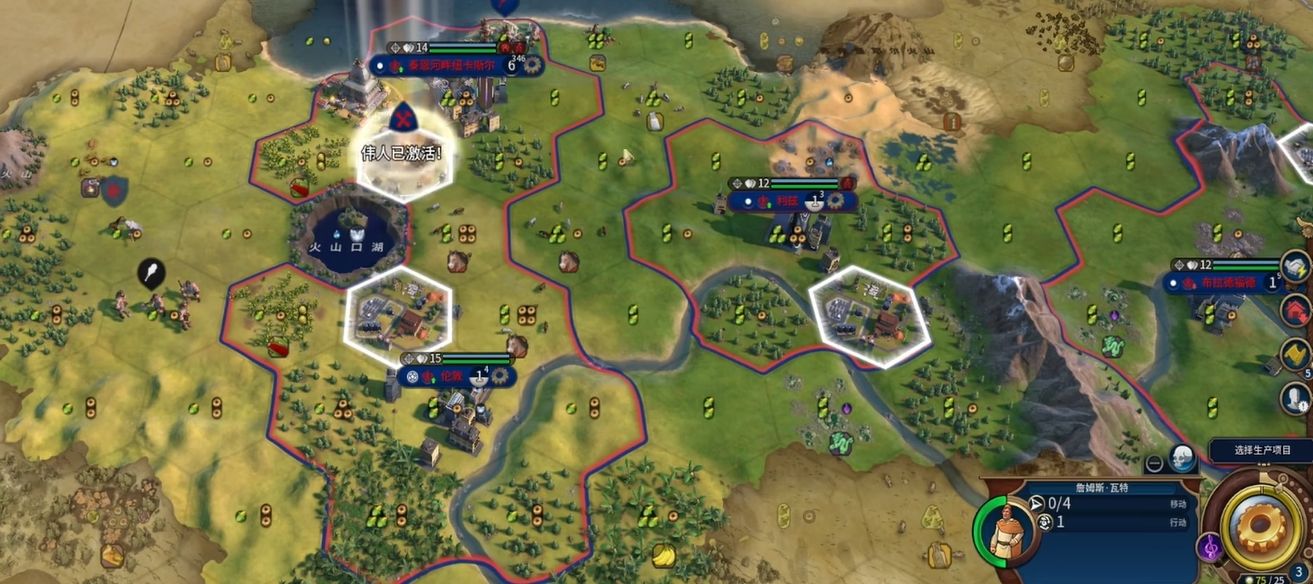Click the skull icon above the unit panel
The image size is (1313, 584).
(1182, 458)
